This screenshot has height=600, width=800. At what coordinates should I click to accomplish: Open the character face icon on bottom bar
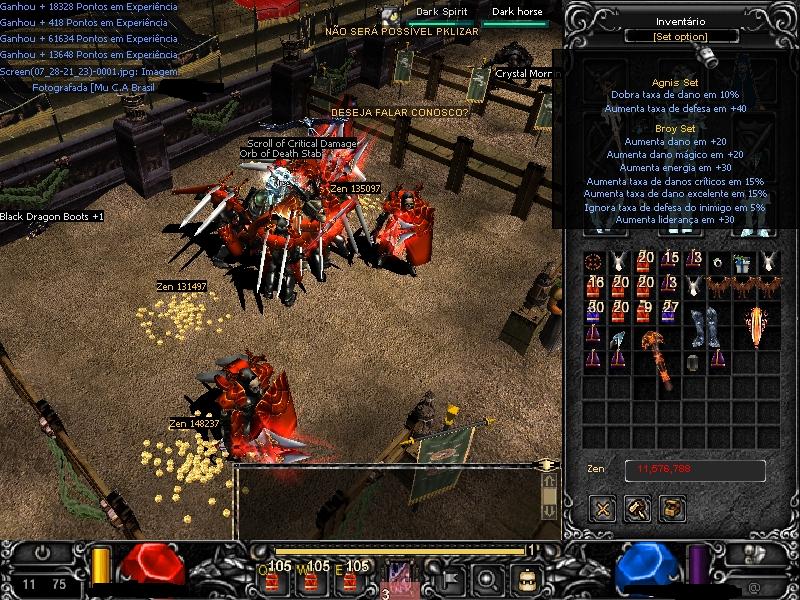527,578
